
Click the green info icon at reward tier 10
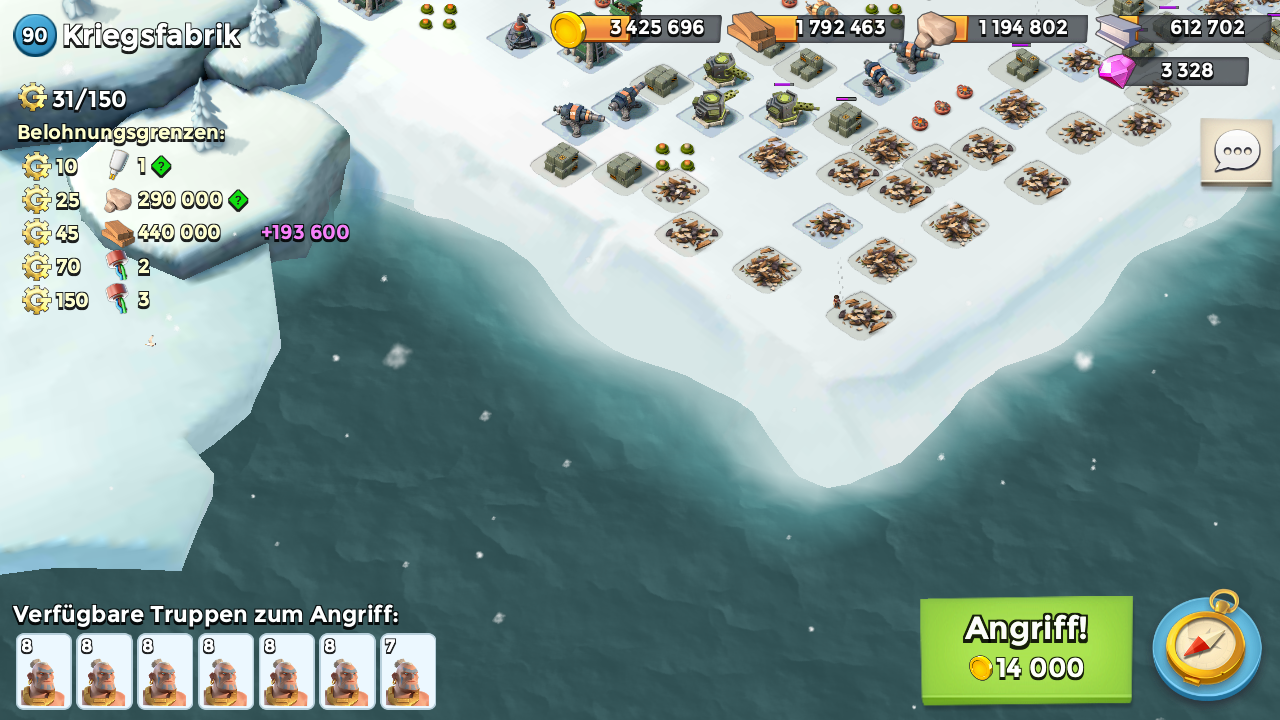coord(161,166)
